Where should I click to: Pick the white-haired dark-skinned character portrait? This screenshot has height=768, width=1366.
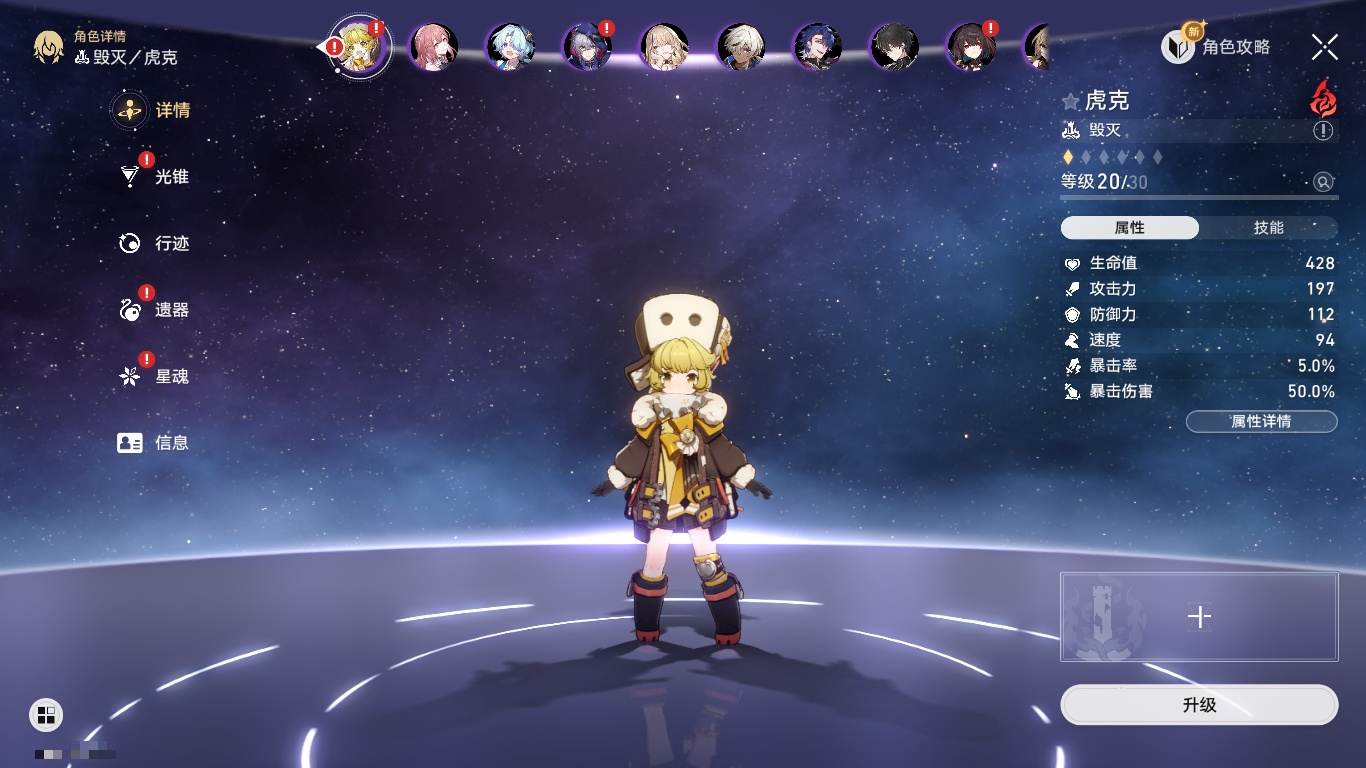(741, 47)
